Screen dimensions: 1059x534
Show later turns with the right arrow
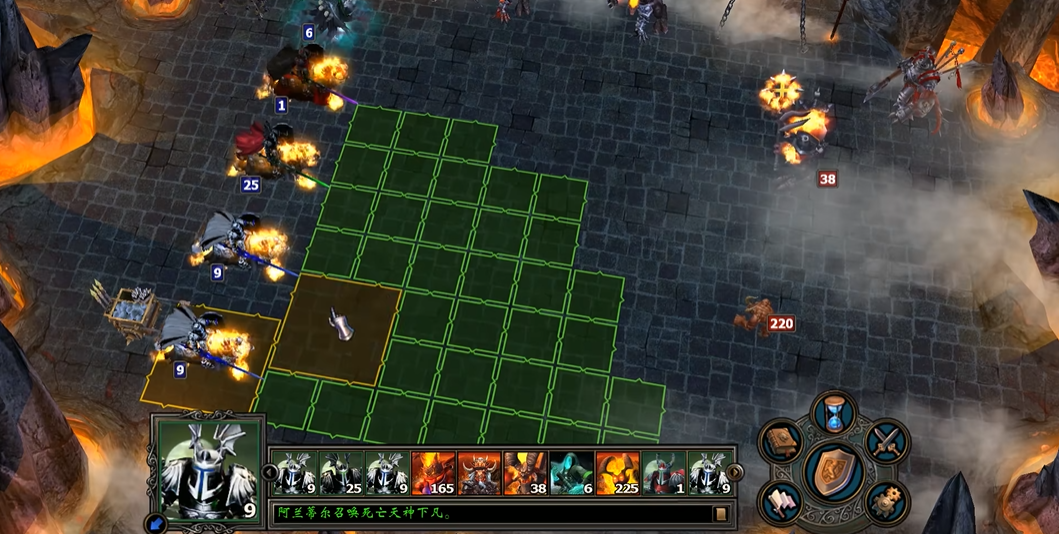(x=735, y=472)
